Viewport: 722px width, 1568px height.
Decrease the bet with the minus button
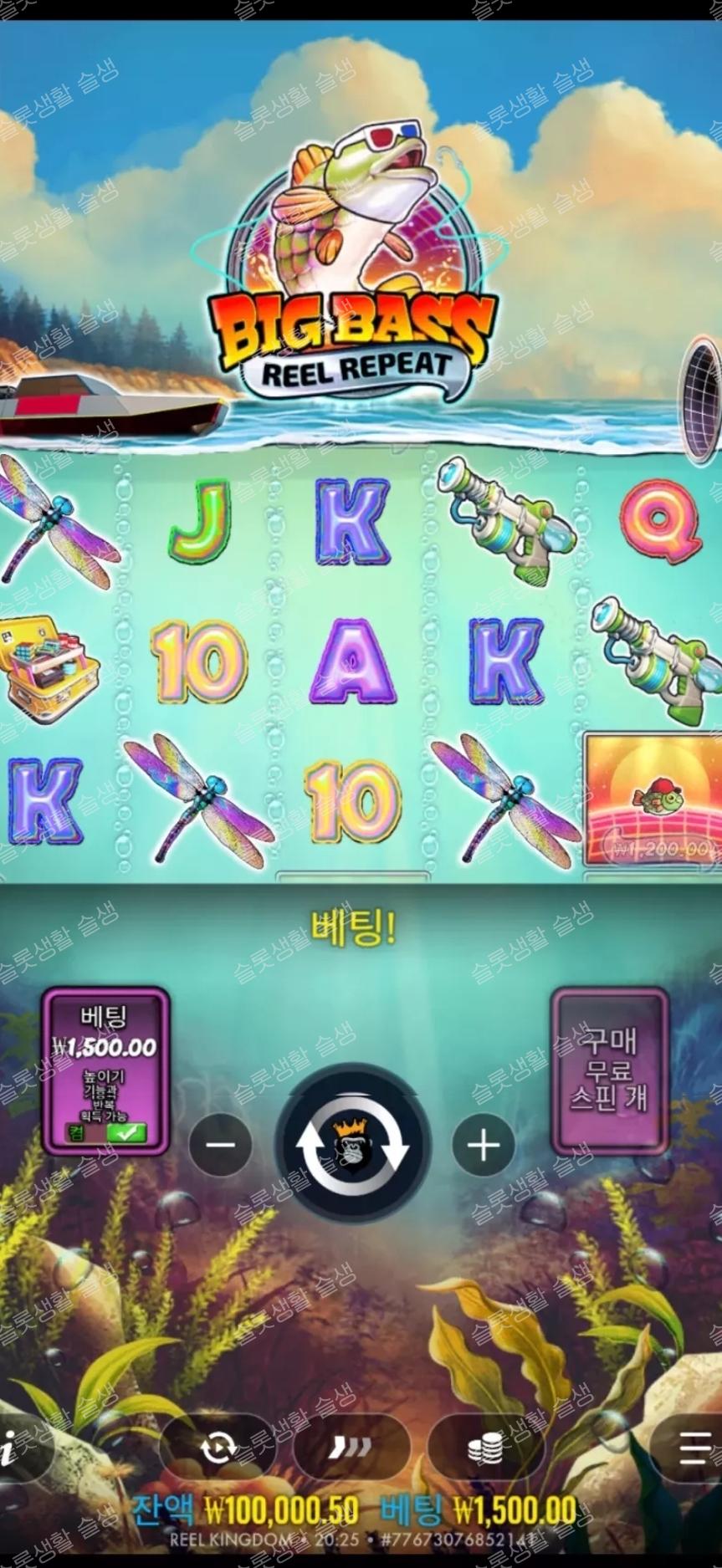(220, 1145)
